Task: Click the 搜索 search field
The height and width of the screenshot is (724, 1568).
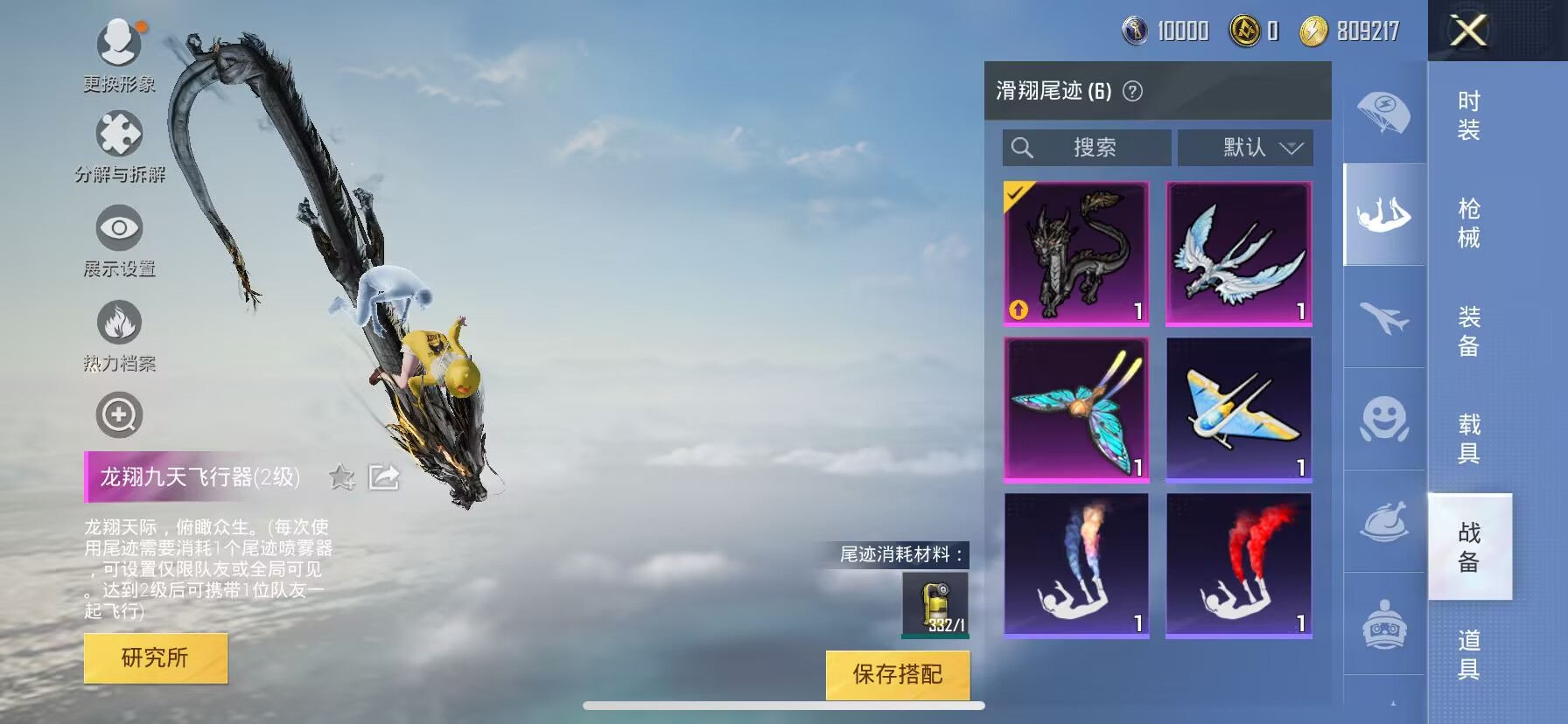Action: coord(1087,148)
